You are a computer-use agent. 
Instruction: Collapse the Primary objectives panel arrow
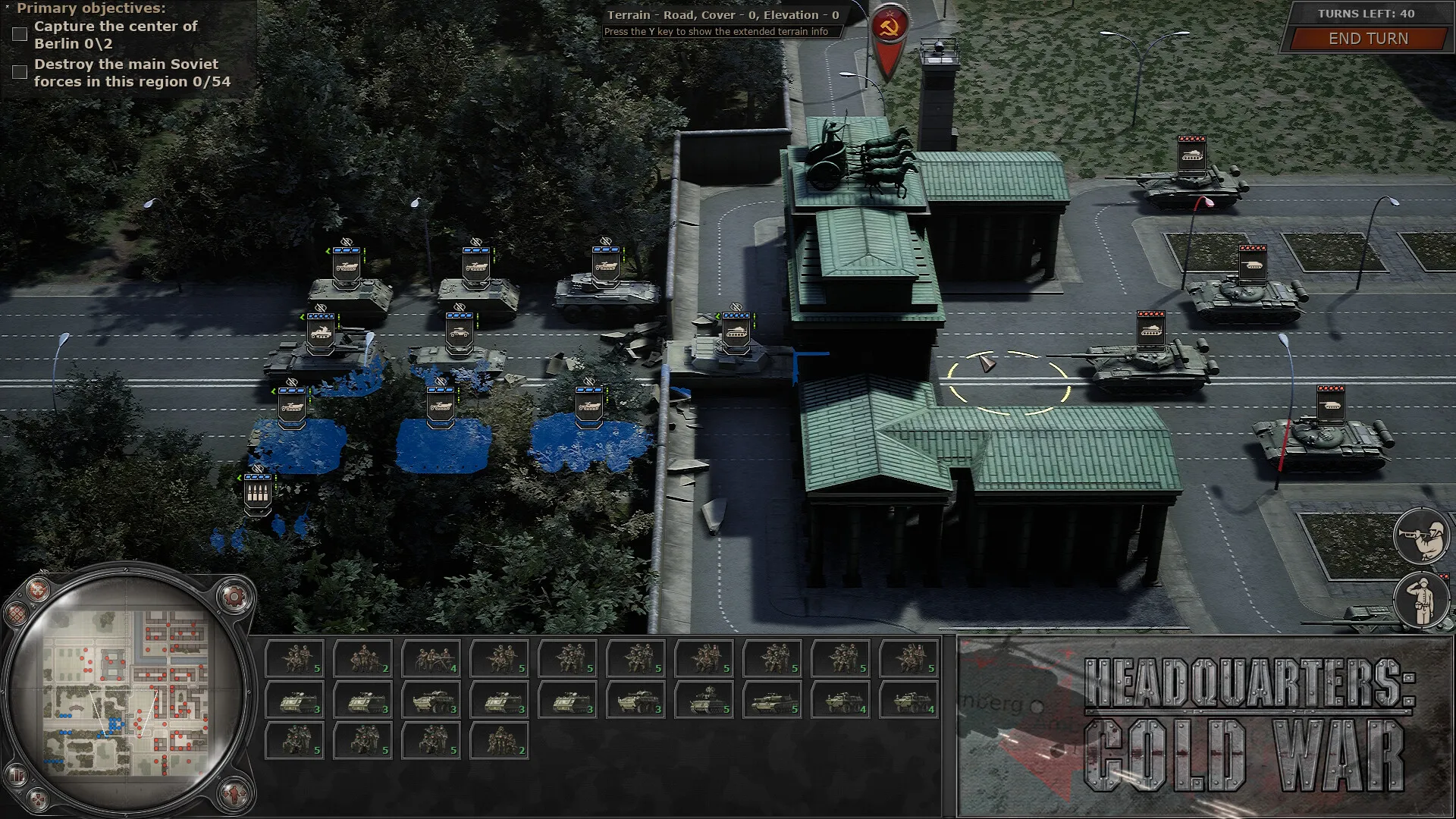click(x=6, y=8)
